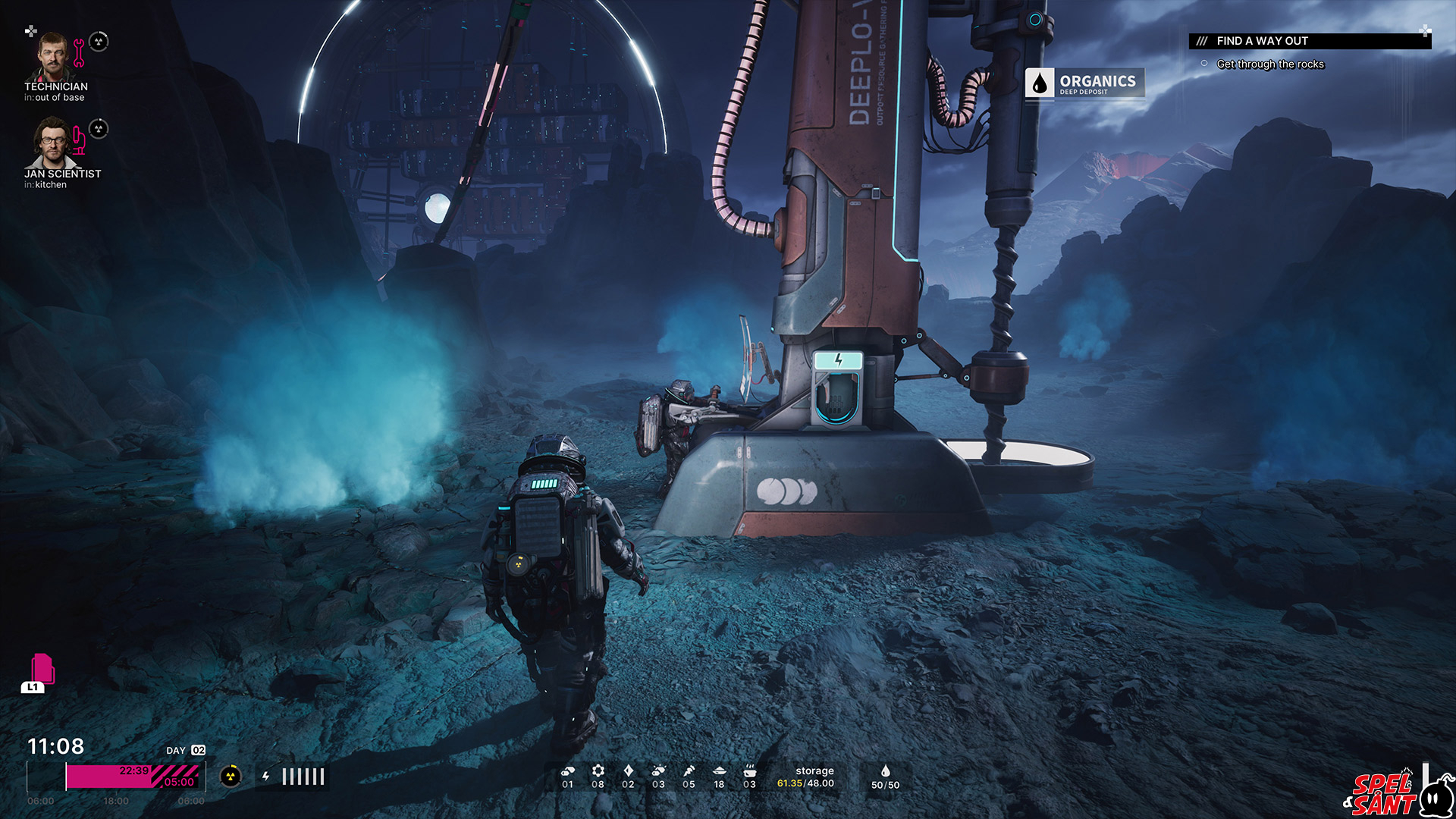Click the mush plate food icon
This screenshot has width=1456, height=819.
pos(719,771)
